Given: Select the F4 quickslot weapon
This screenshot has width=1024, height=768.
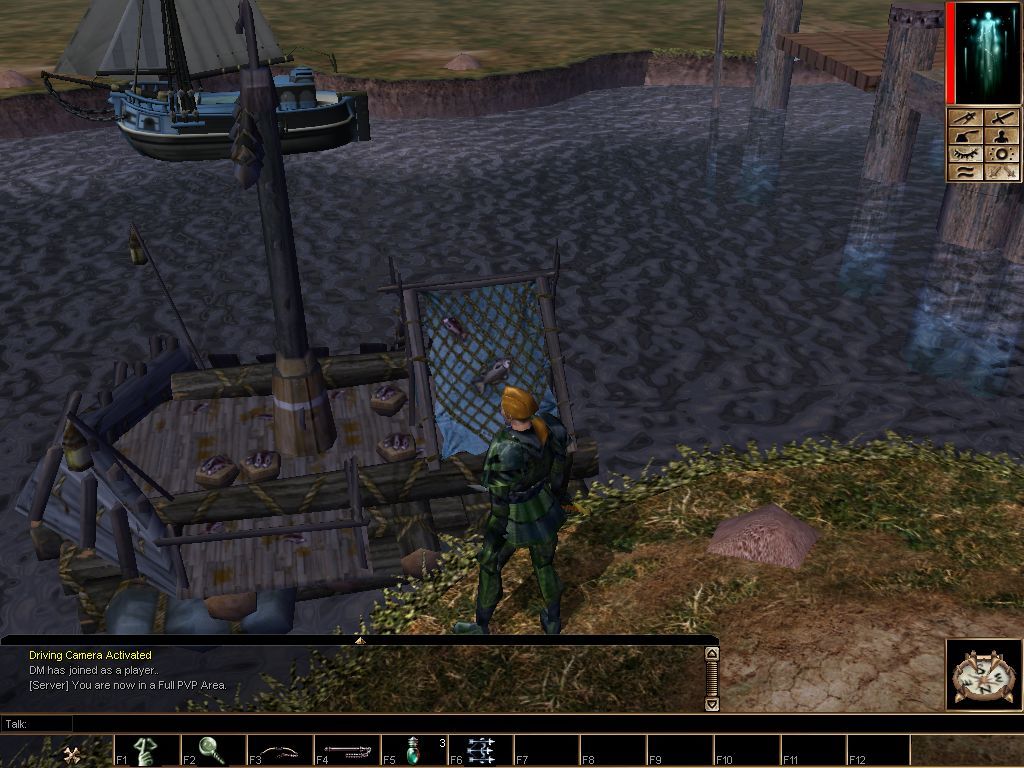Looking at the screenshot, I should pyautogui.click(x=346, y=751).
